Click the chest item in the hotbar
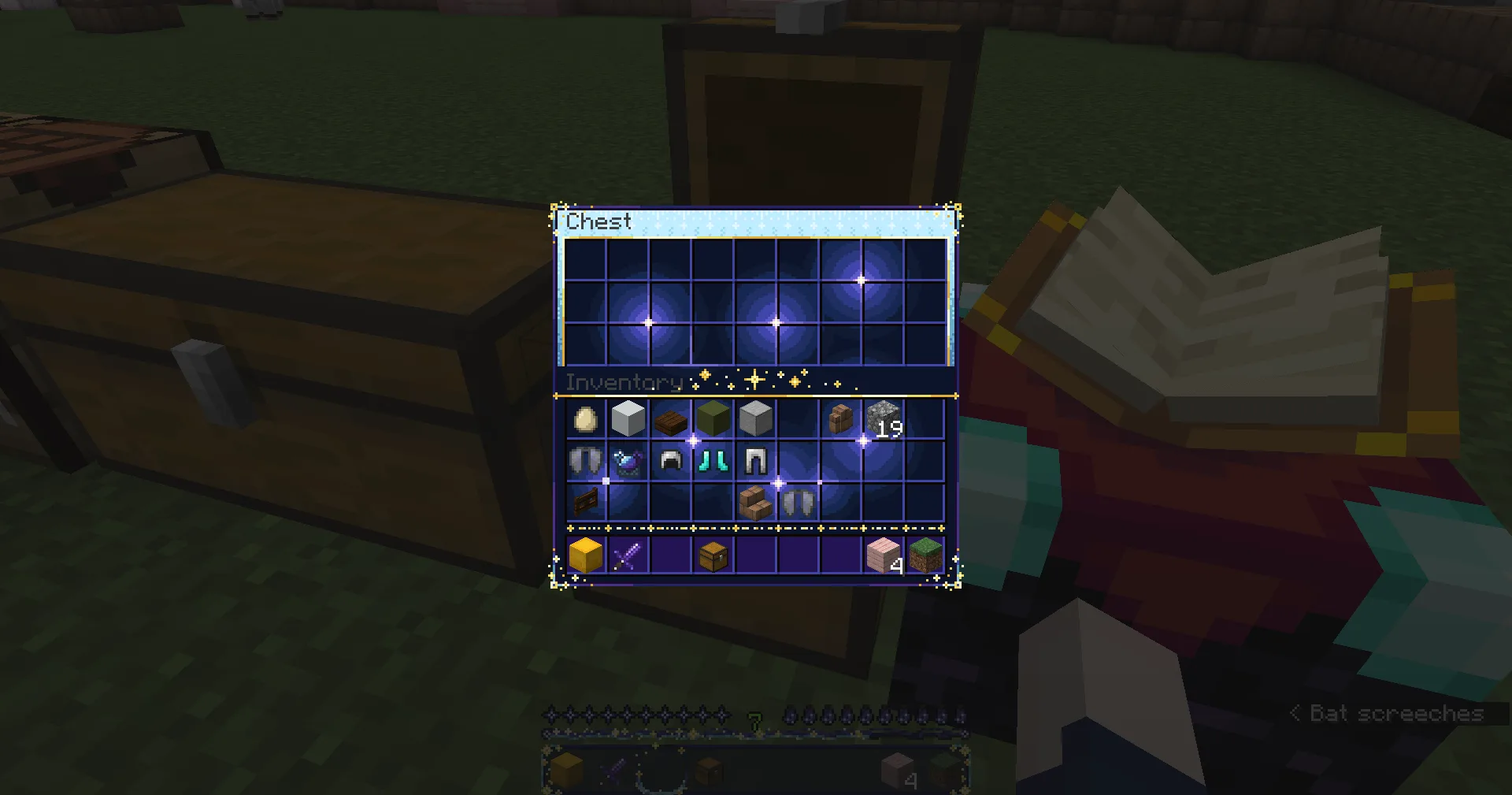Screen dimensions: 1512x795 pos(713,555)
